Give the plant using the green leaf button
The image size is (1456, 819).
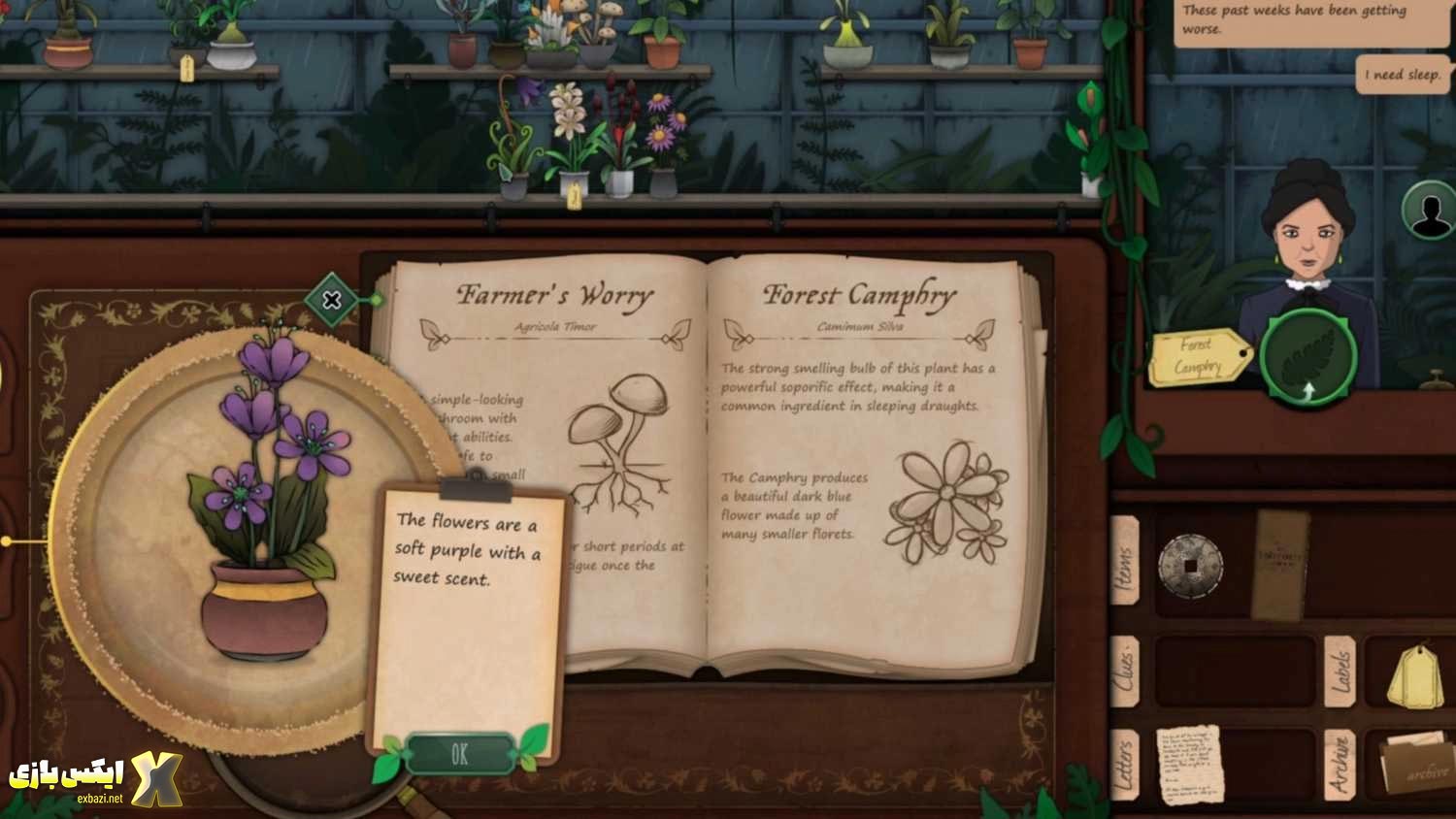1307,358
